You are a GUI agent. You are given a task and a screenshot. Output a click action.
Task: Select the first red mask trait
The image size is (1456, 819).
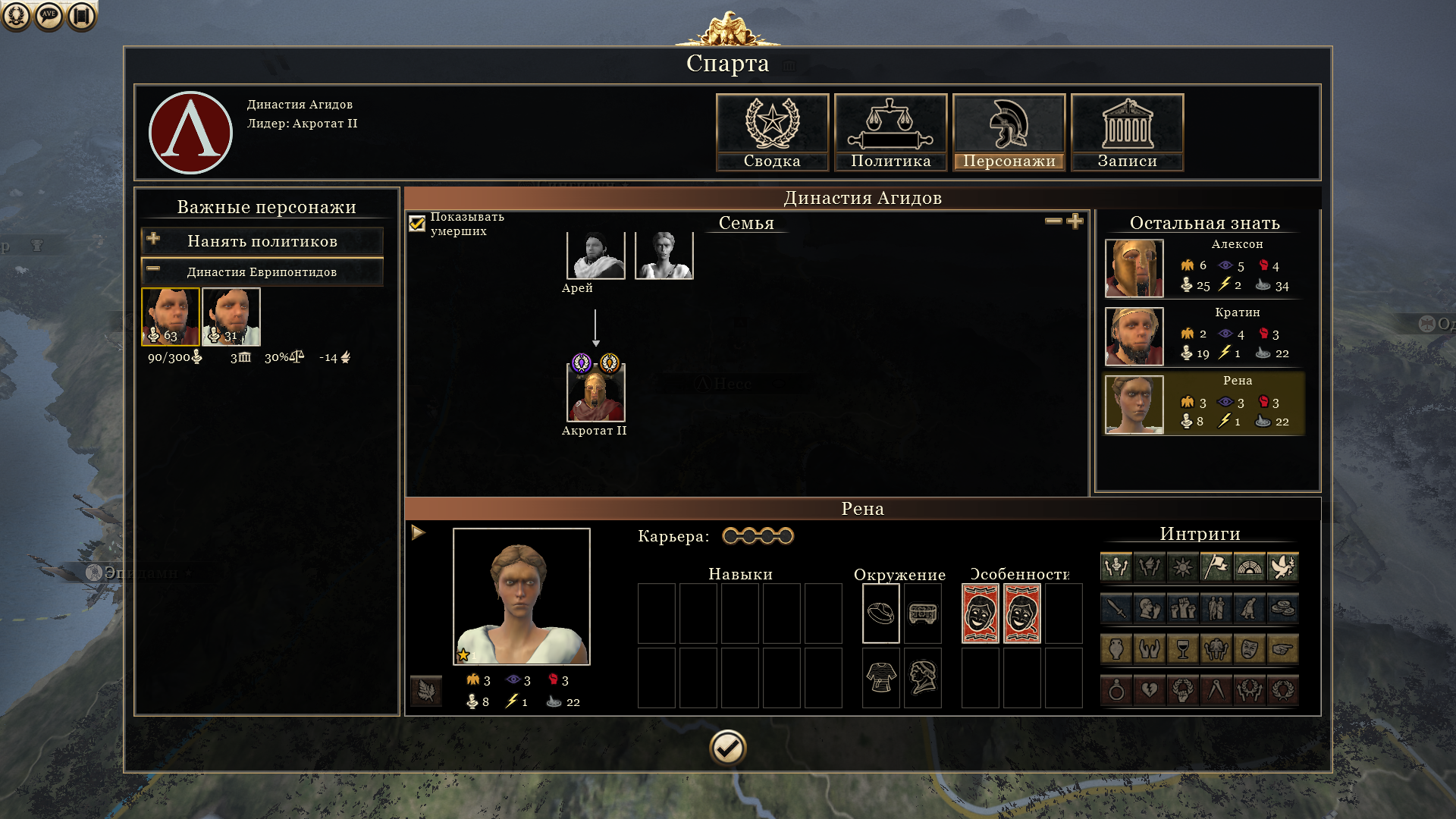981,613
